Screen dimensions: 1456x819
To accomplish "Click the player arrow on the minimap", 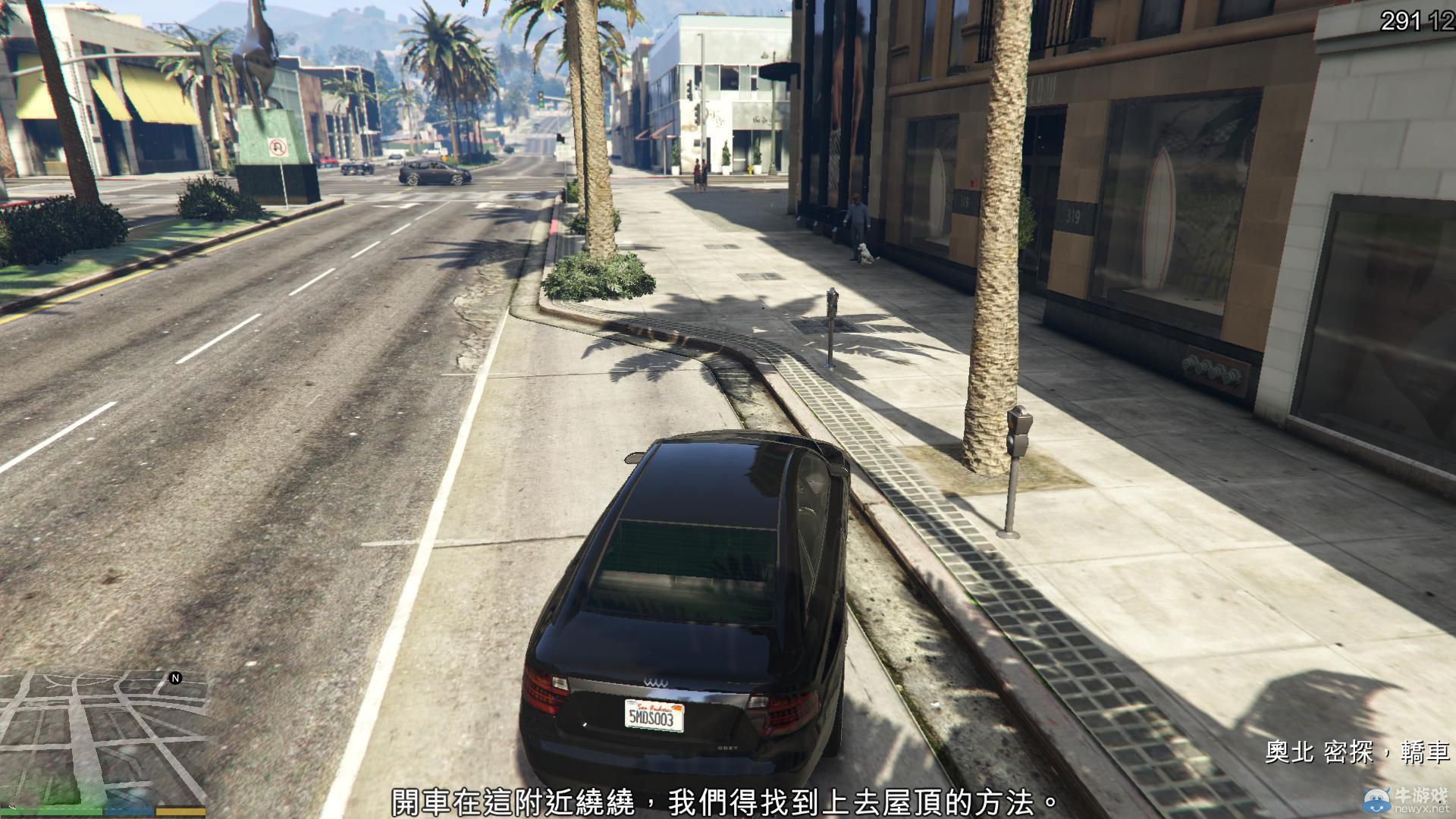I will tap(12, 808).
